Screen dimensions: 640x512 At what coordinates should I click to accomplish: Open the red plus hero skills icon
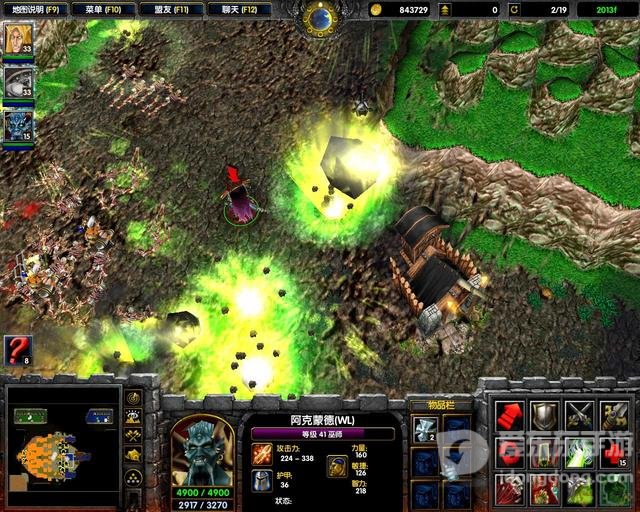coord(614,453)
